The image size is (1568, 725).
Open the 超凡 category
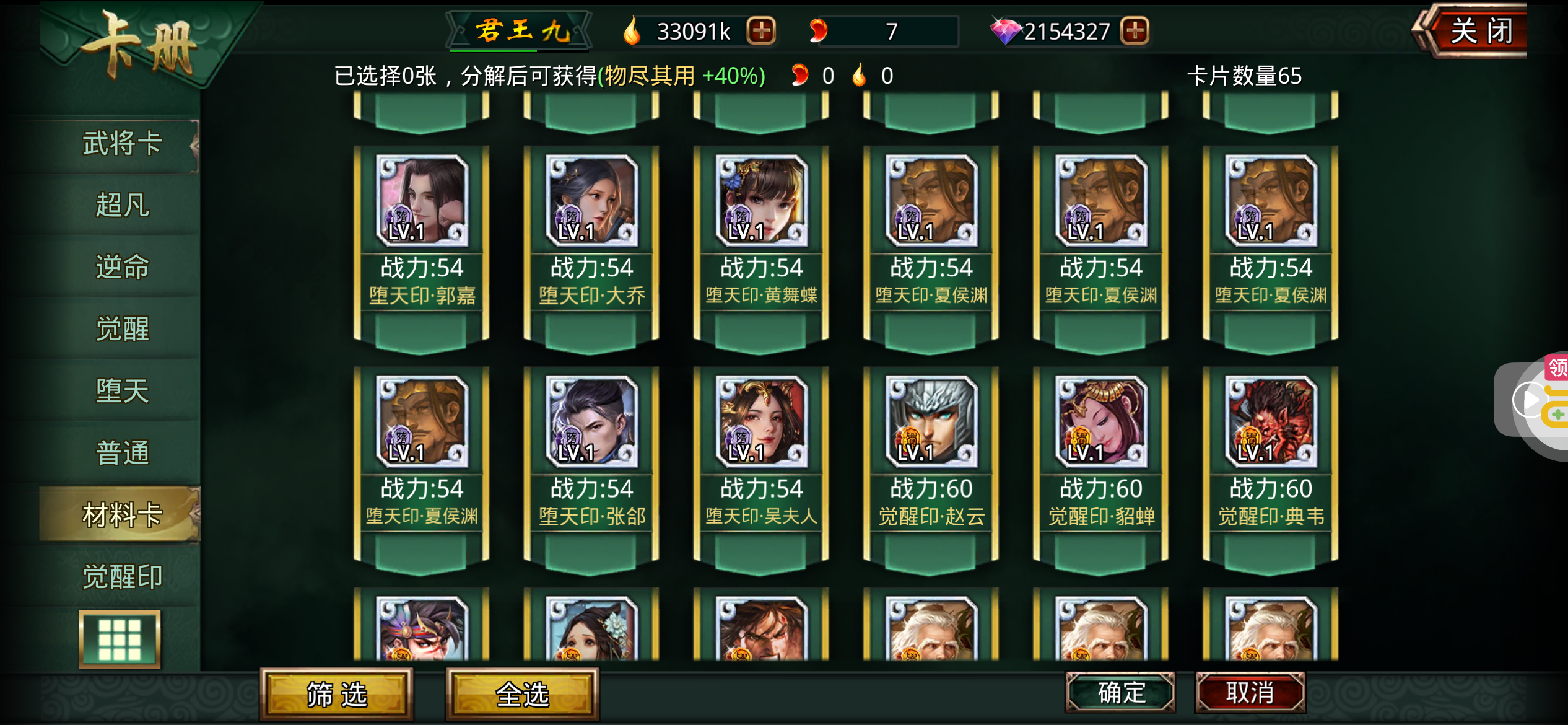[122, 205]
